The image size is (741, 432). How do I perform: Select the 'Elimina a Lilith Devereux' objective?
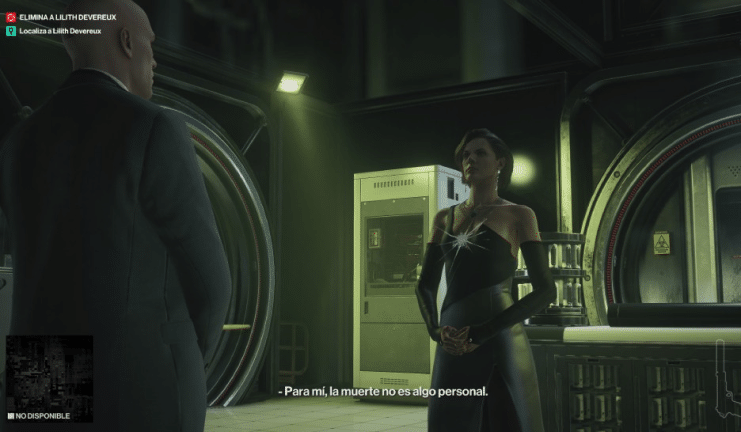point(67,18)
